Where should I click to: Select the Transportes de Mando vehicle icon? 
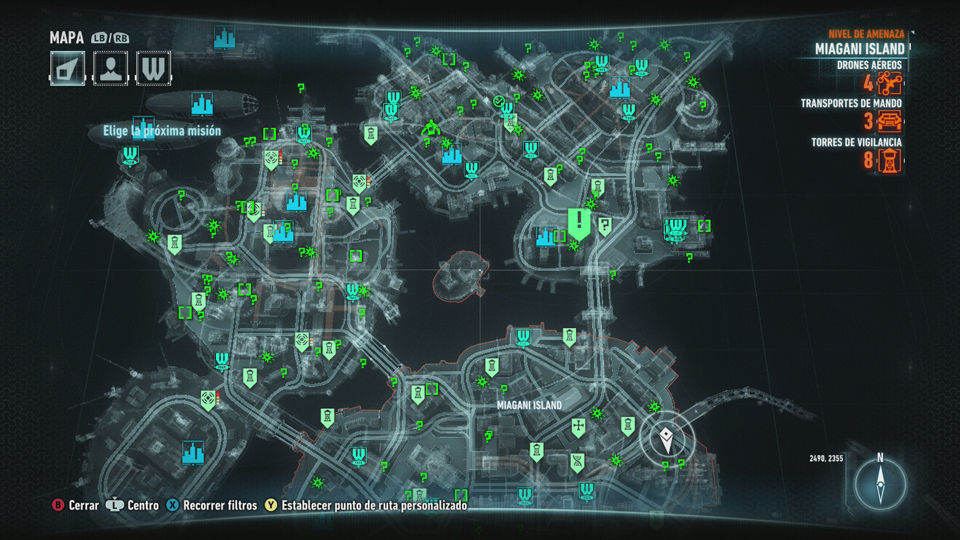tap(889, 122)
